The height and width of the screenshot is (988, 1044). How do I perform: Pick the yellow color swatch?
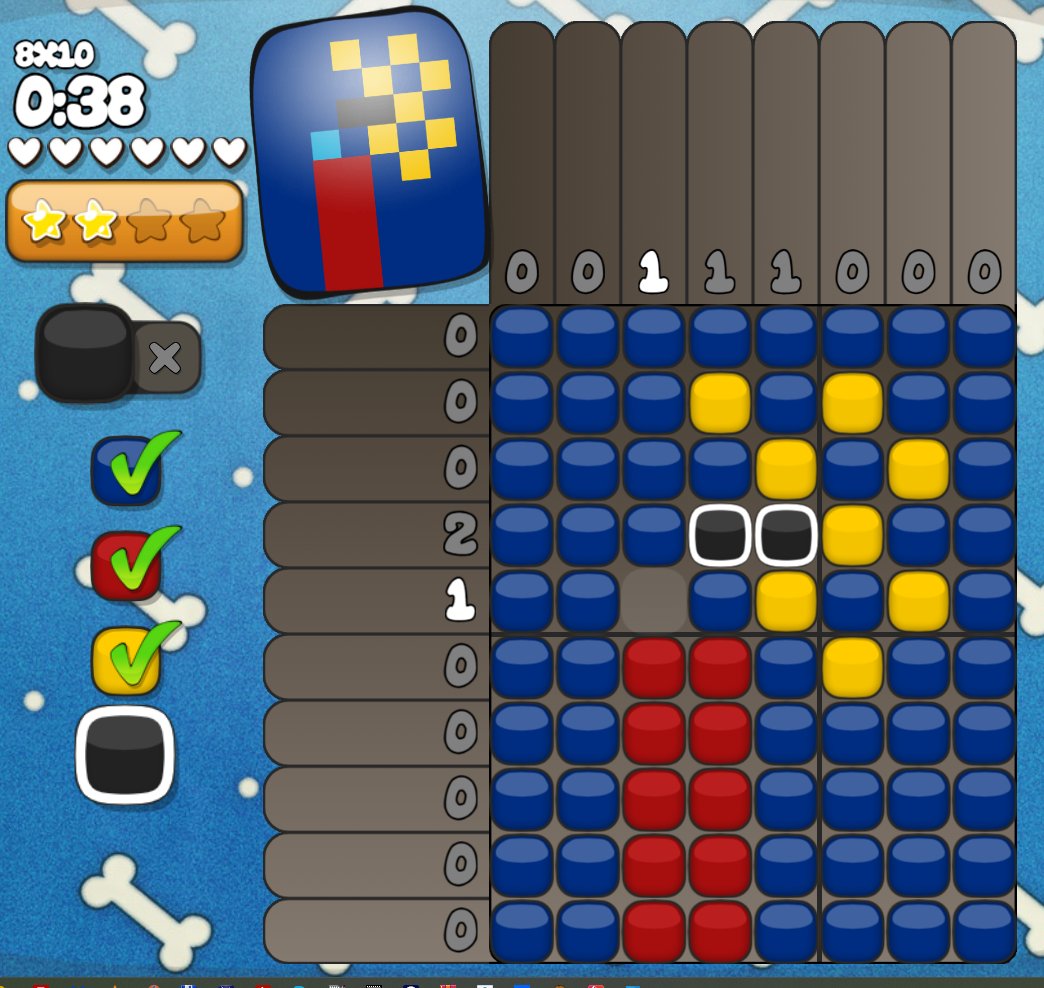[x=126, y=660]
